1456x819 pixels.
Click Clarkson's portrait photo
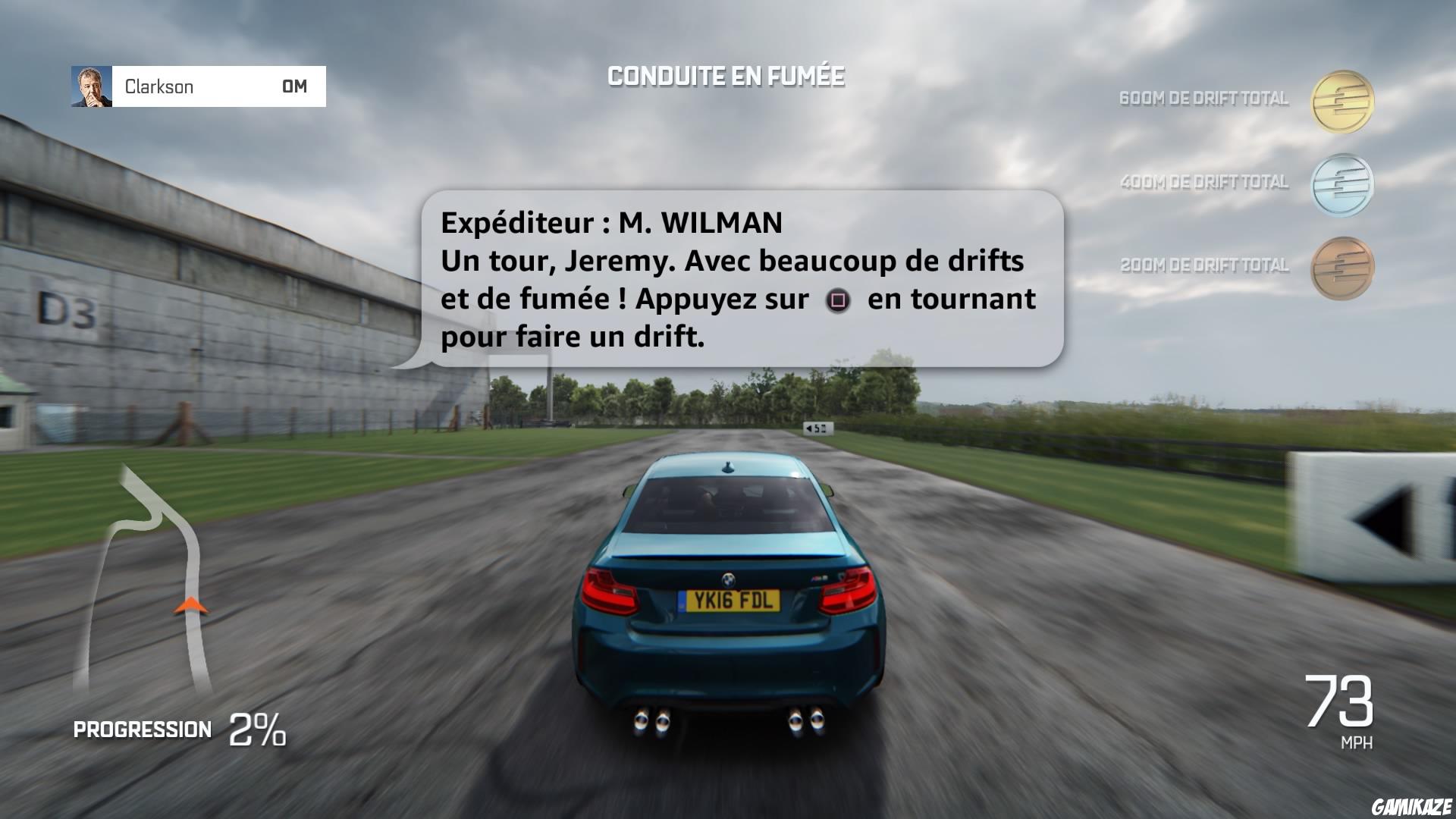(x=89, y=86)
